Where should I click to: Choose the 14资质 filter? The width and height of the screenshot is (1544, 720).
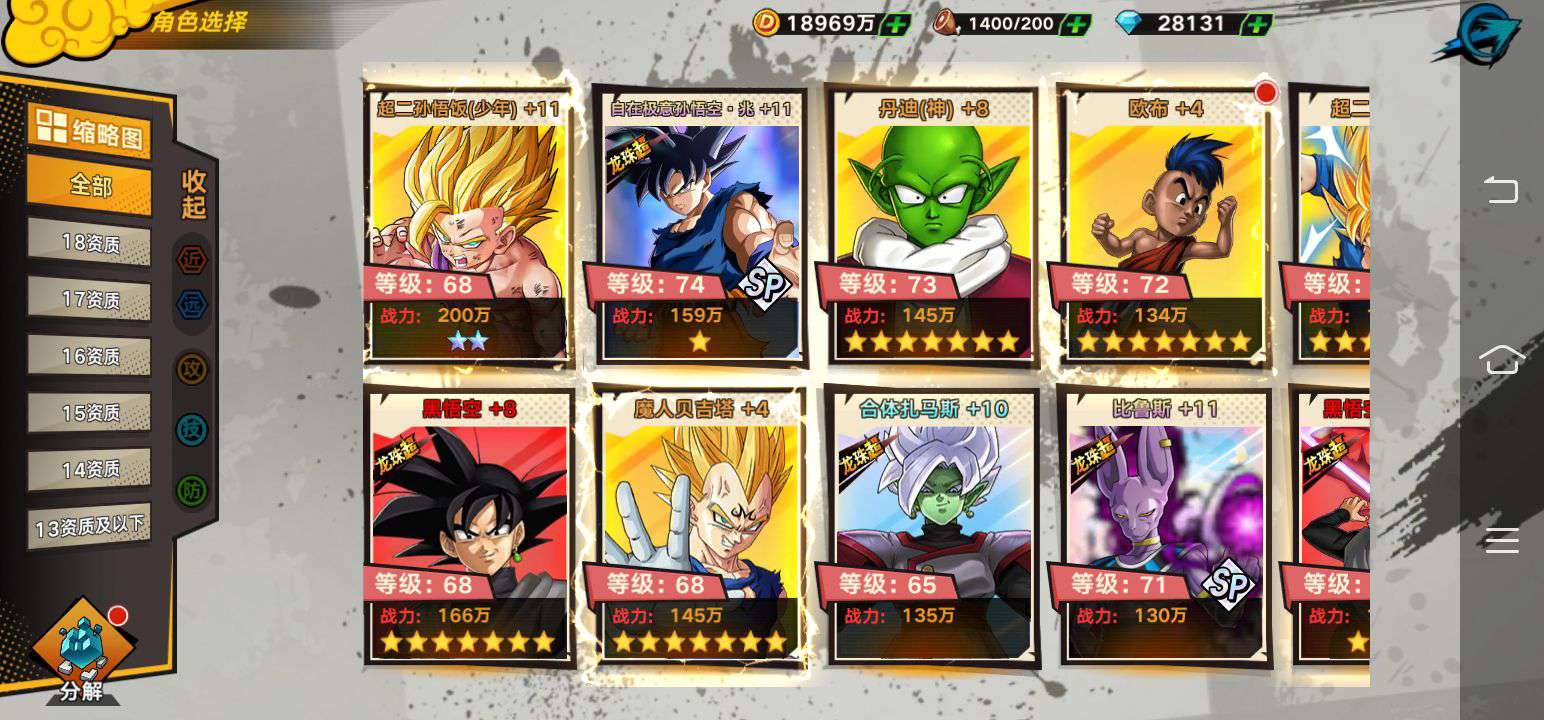tap(89, 468)
